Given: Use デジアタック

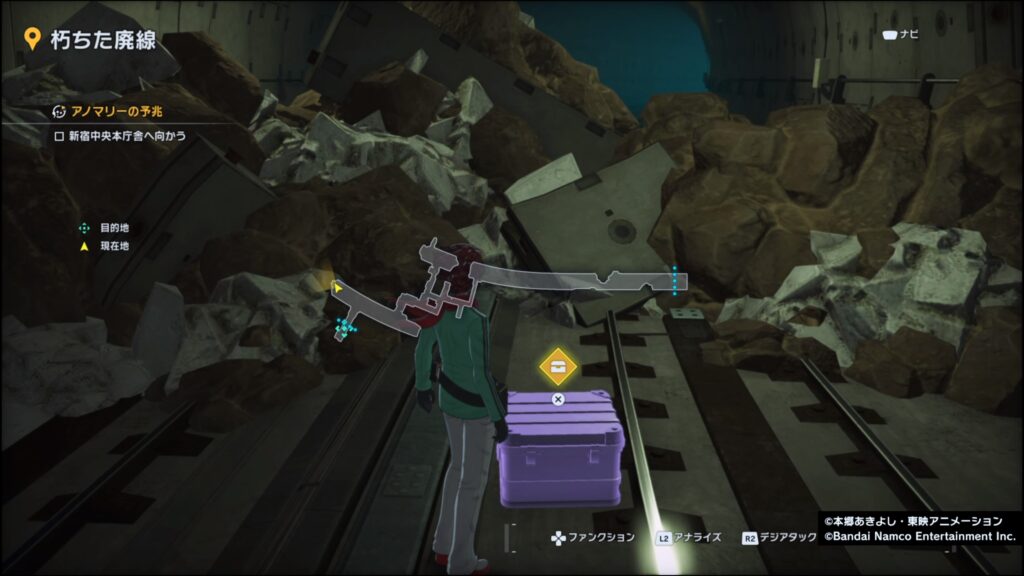Looking at the screenshot, I should coord(782,538).
